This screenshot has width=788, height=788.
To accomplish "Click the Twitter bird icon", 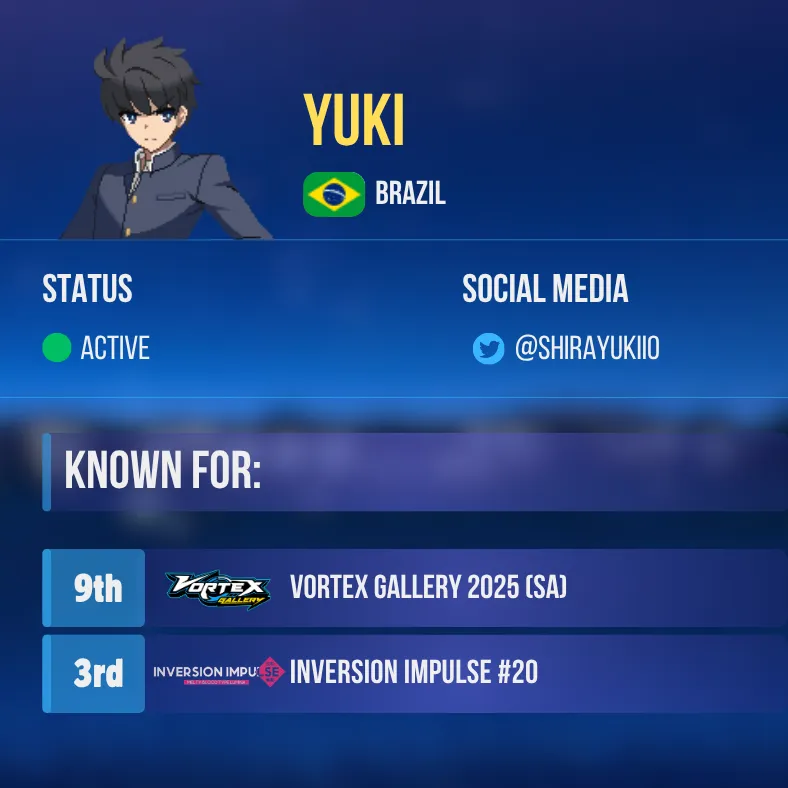I will coord(488,349).
